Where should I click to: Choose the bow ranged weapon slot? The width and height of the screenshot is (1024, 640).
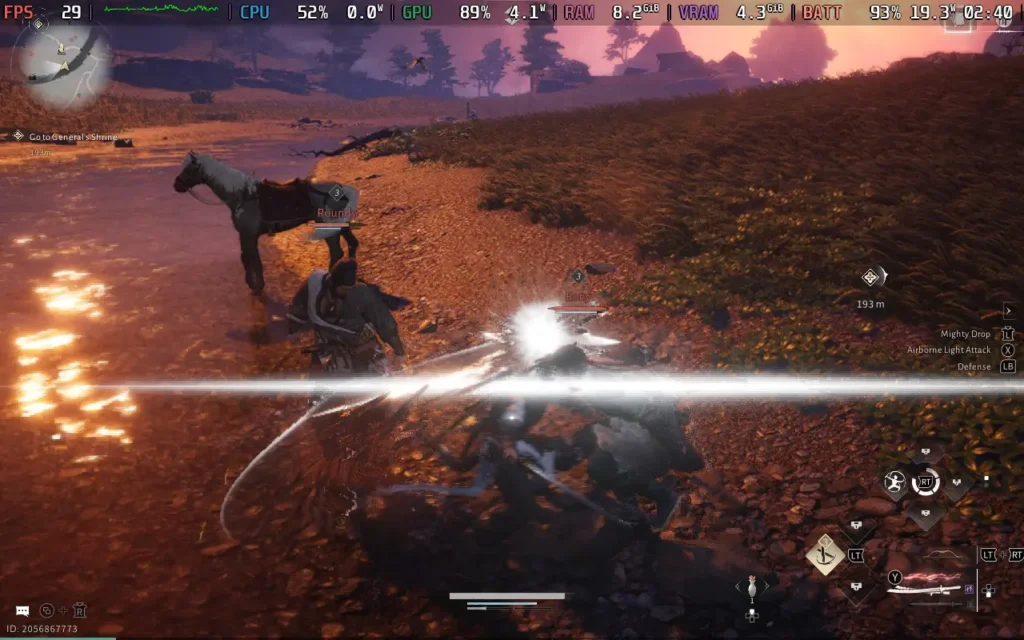(x=935, y=555)
